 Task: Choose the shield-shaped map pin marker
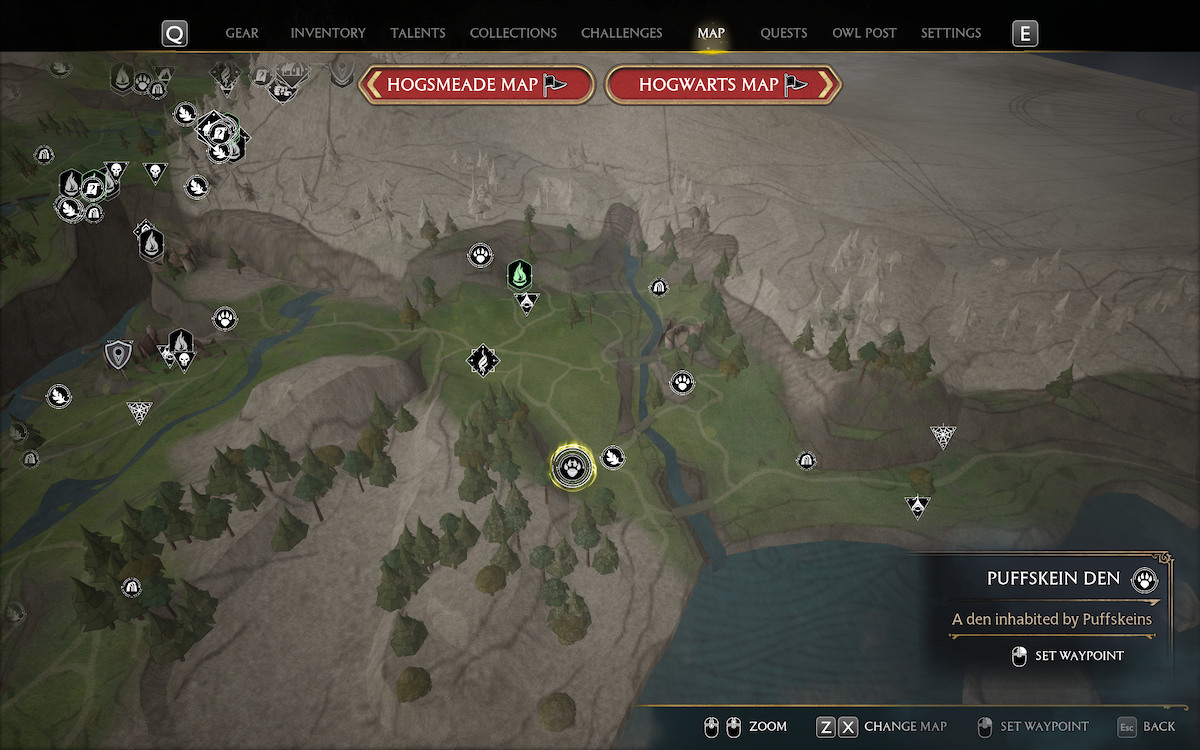(119, 353)
